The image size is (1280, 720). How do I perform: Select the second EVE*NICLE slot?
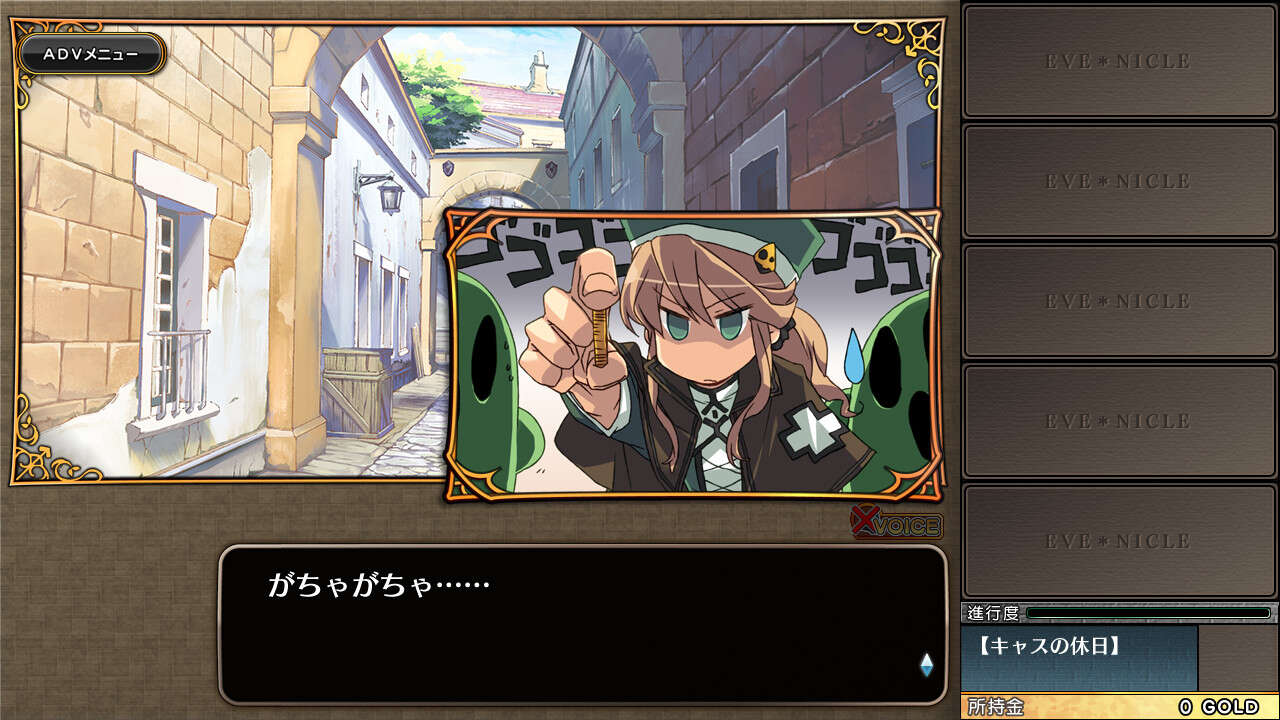(1118, 182)
